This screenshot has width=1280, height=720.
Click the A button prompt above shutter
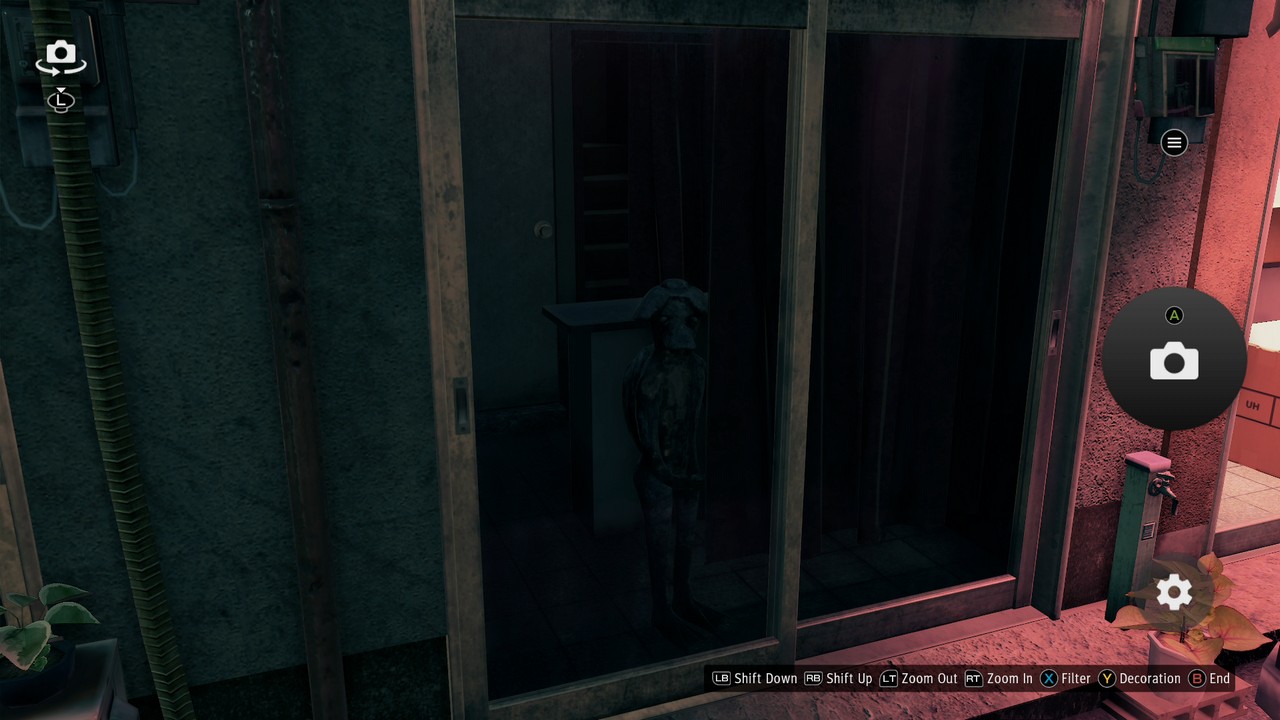[x=1175, y=315]
